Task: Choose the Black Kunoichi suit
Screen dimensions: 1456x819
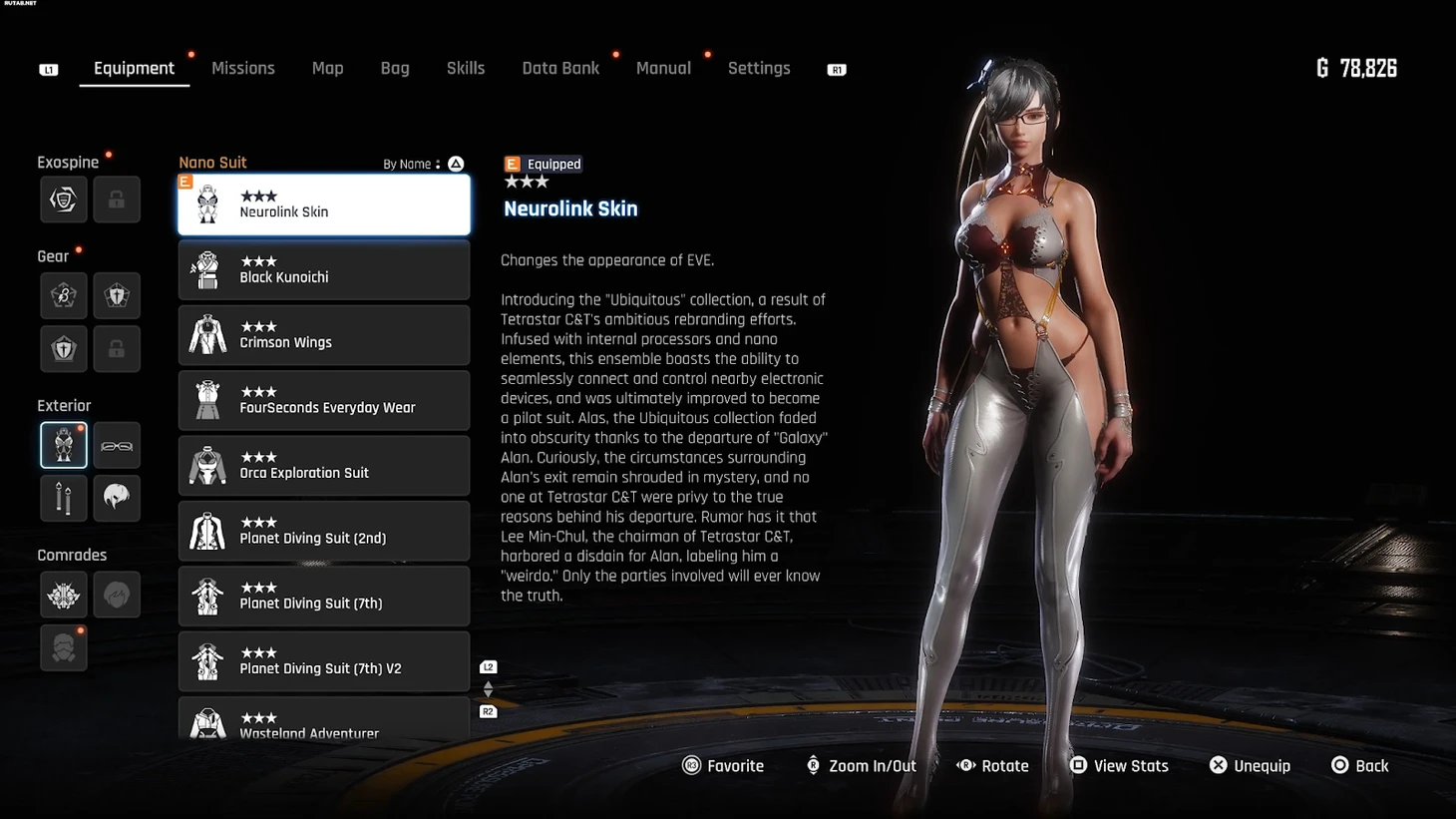Action: tap(324, 269)
